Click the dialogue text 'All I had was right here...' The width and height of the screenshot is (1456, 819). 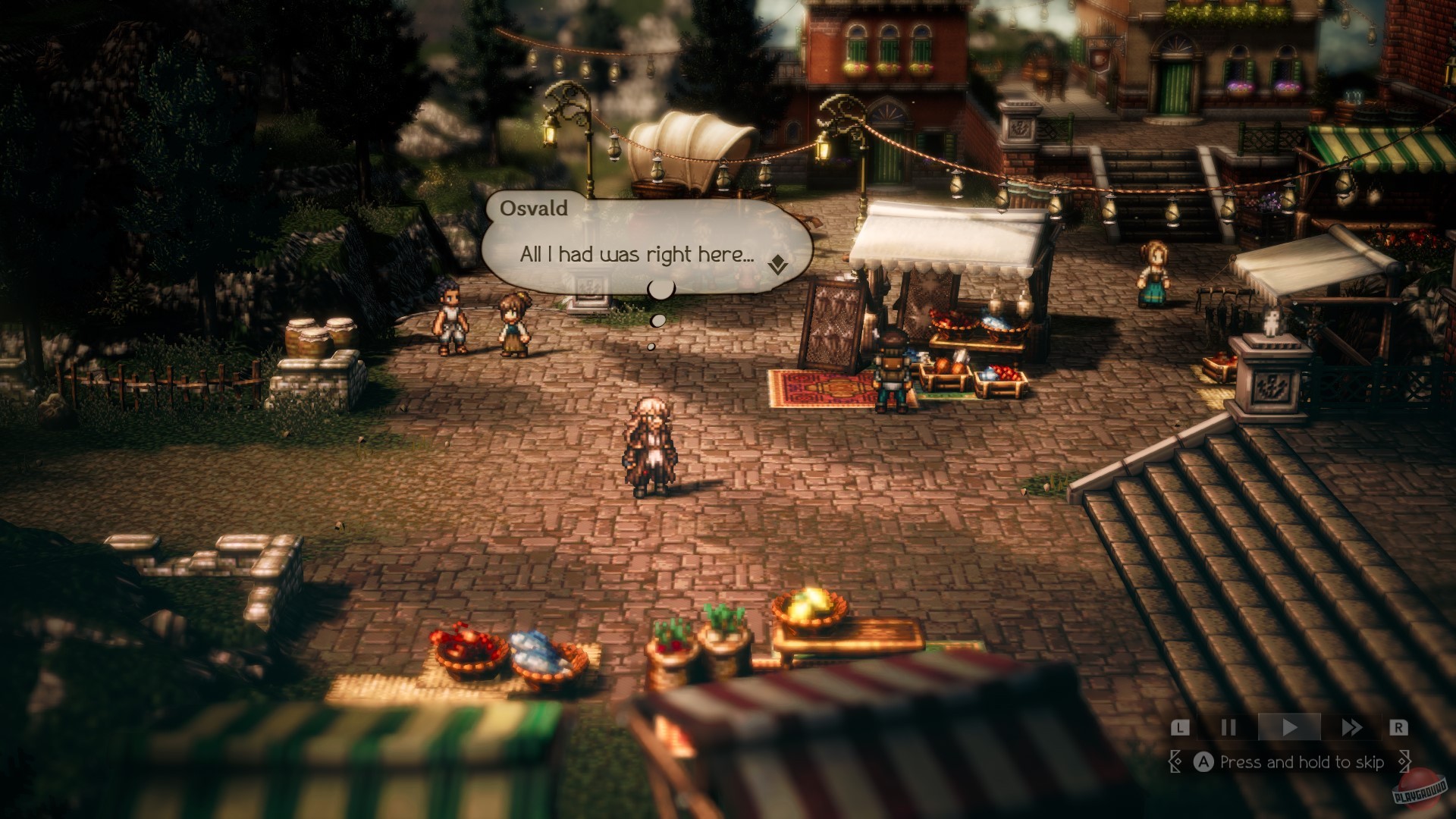point(635,256)
